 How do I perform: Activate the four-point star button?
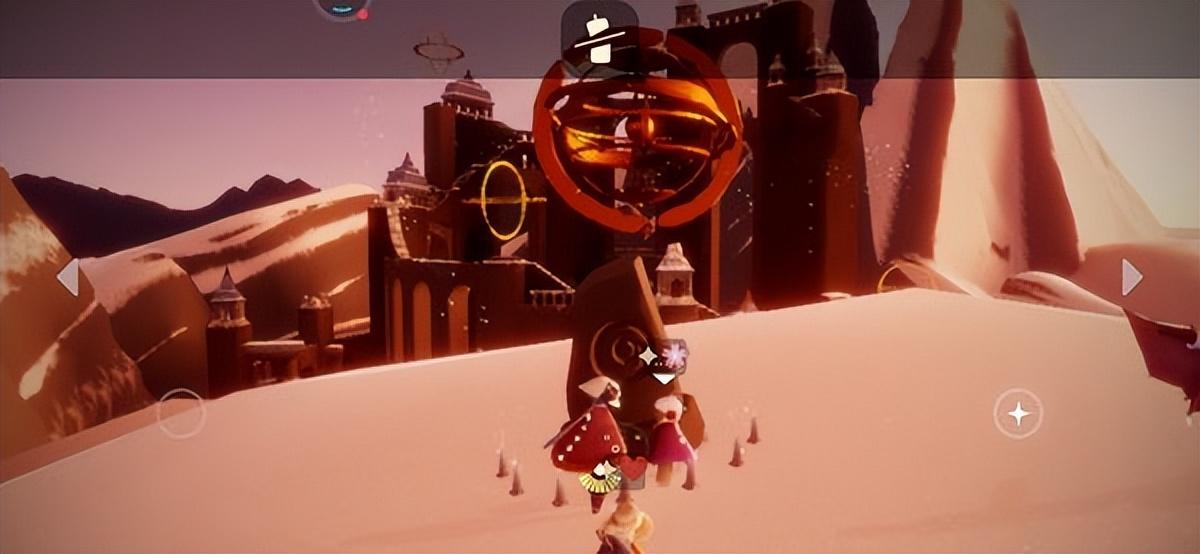pos(1018,413)
